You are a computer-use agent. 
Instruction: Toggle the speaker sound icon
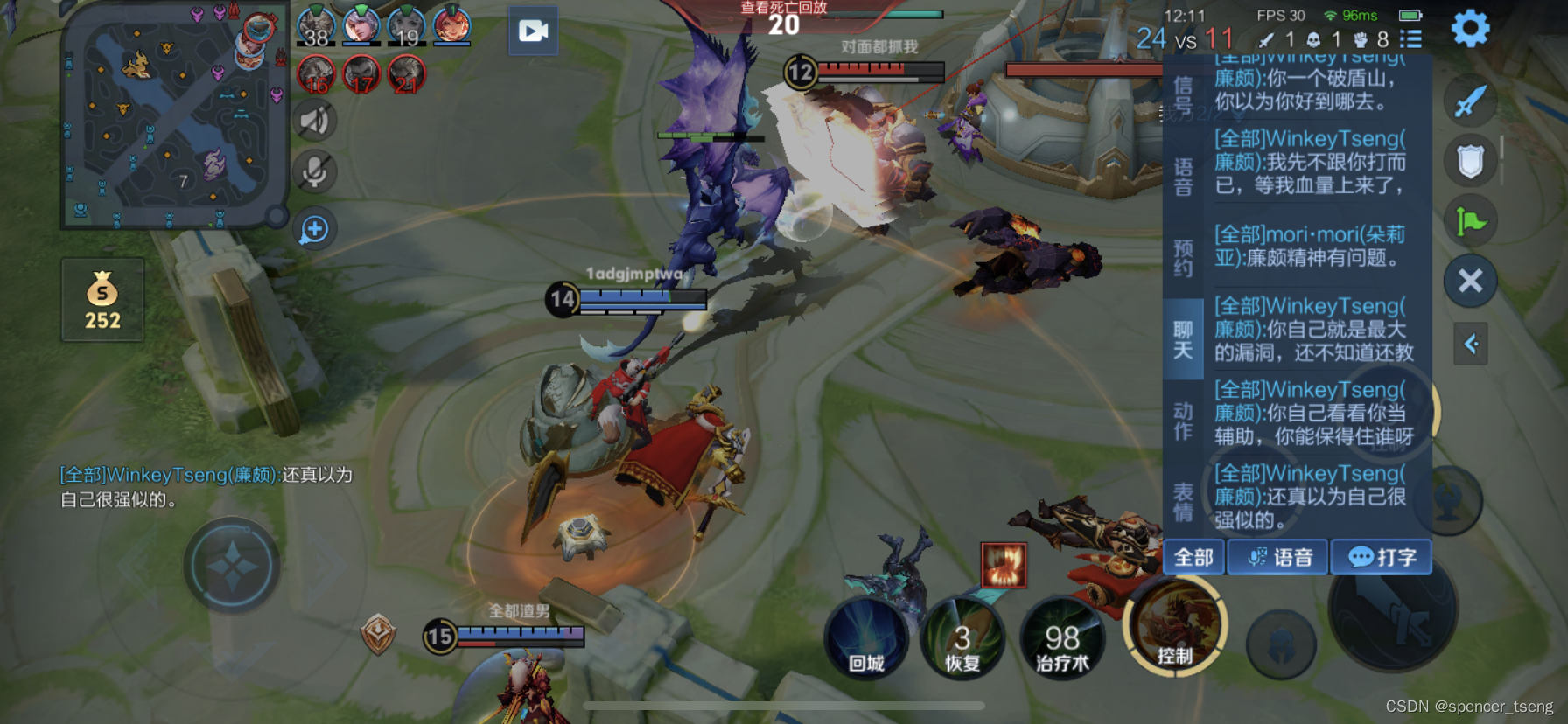(314, 121)
